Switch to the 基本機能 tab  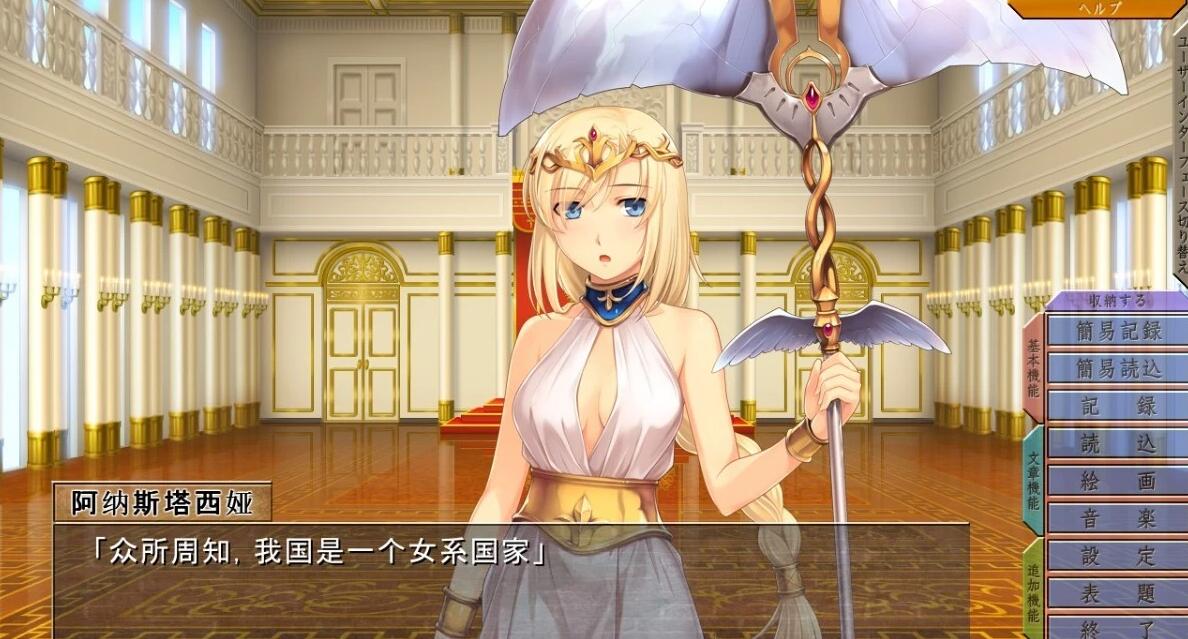click(x=1033, y=365)
